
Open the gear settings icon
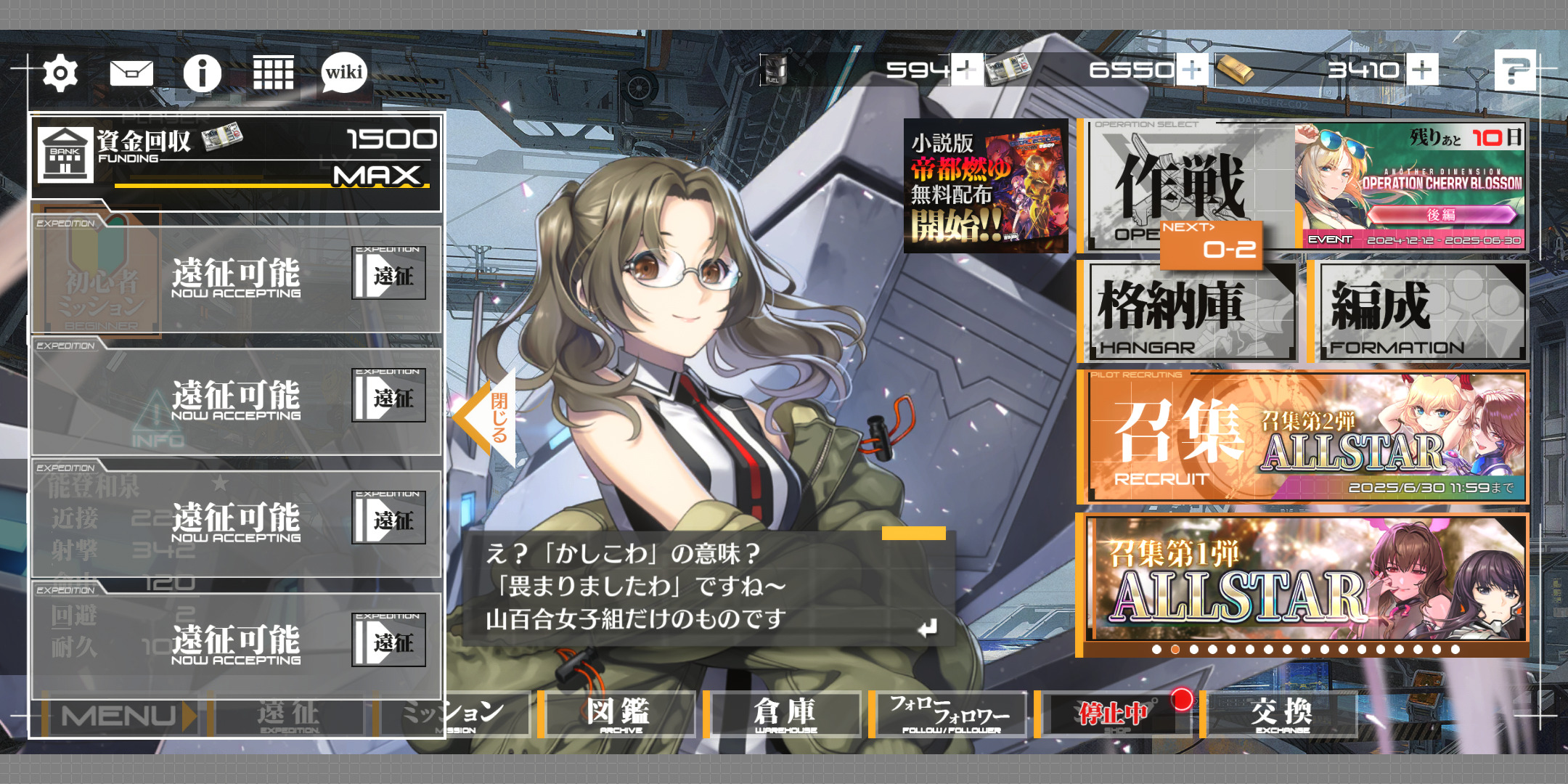point(60,73)
